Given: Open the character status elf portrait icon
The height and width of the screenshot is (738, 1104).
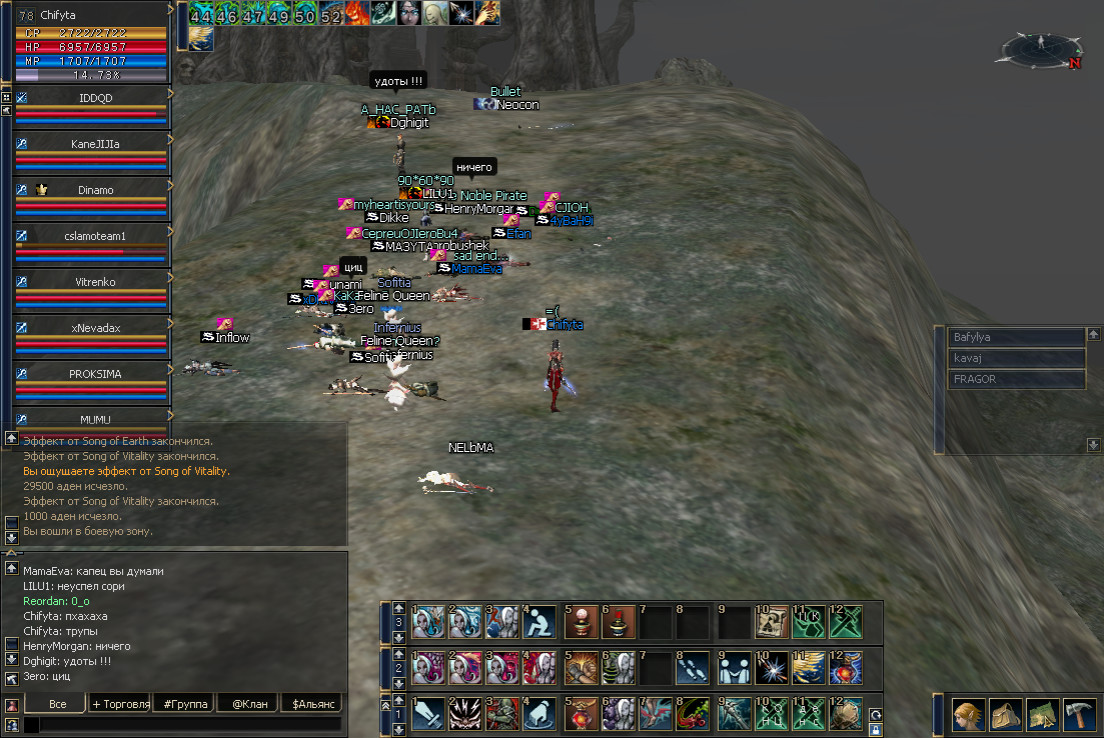Looking at the screenshot, I should pyautogui.click(x=968, y=714).
